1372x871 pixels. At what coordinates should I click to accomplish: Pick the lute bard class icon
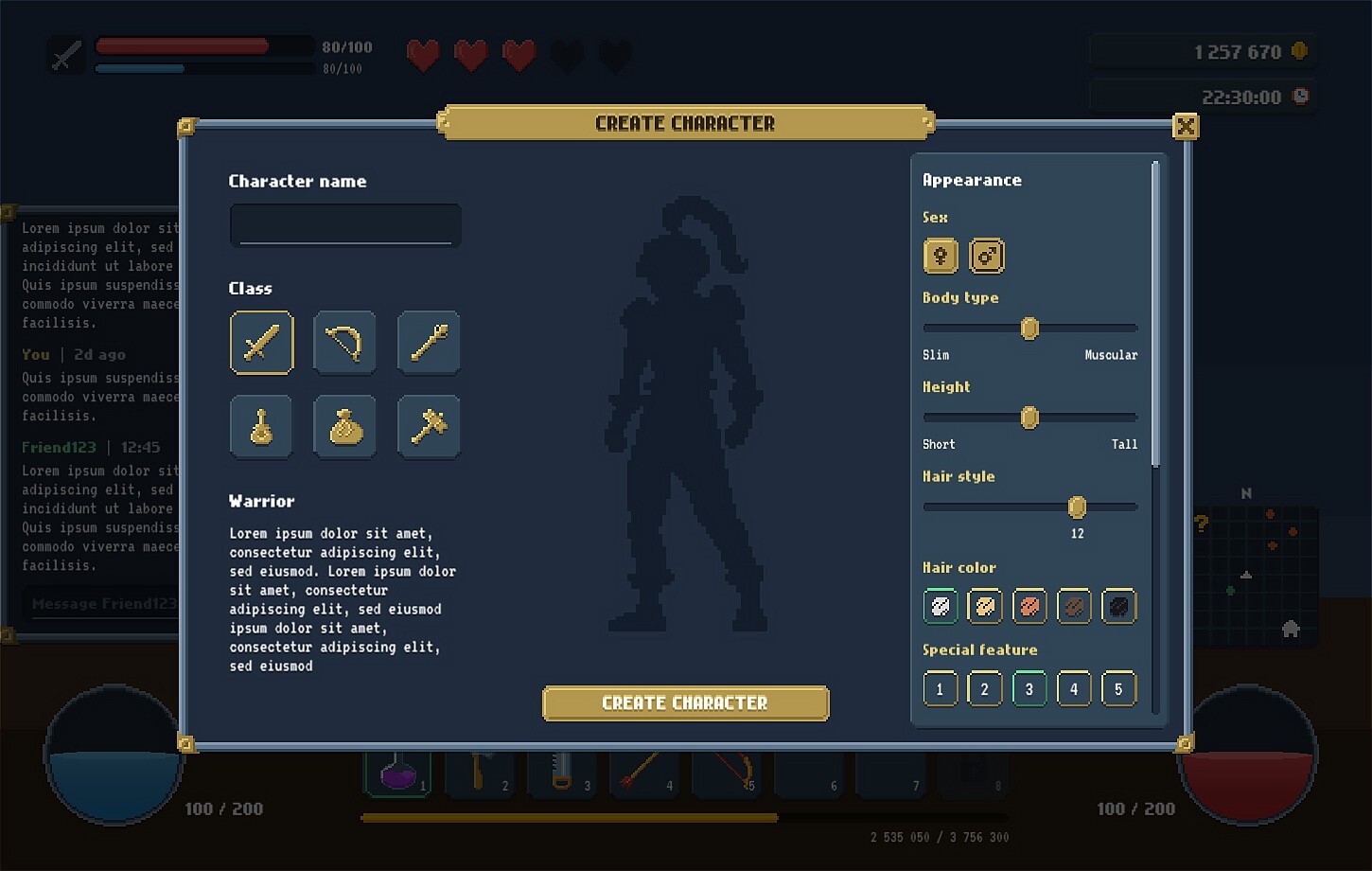(x=261, y=426)
